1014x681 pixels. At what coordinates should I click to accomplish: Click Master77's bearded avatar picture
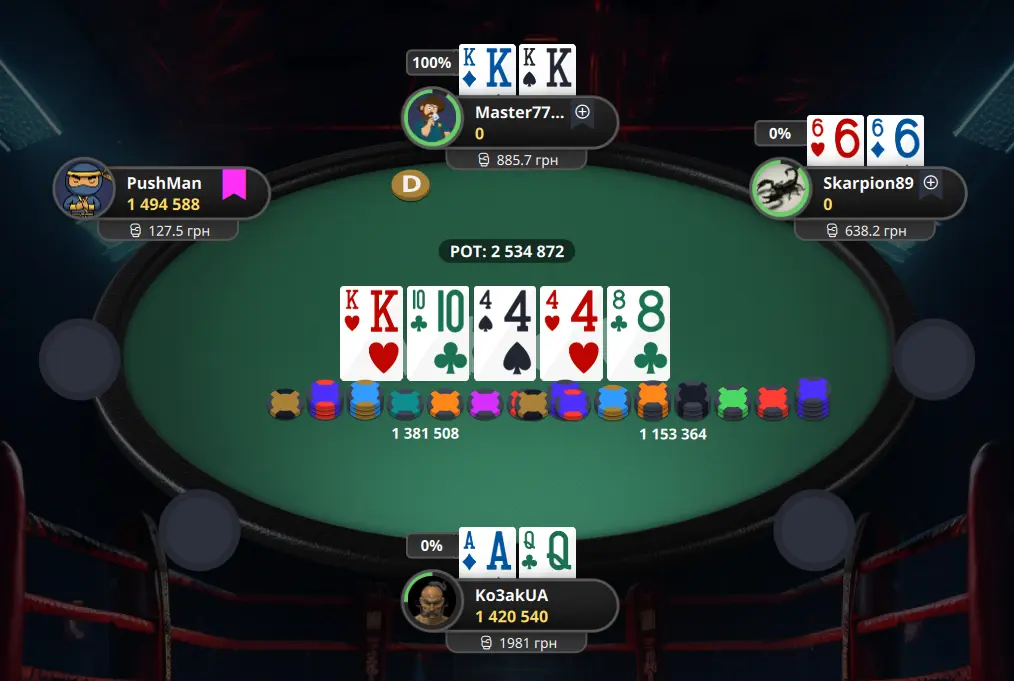(432, 118)
